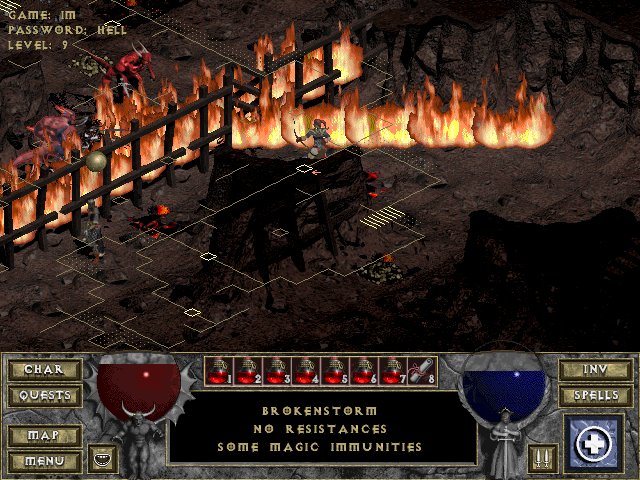The width and height of the screenshot is (640, 480).
Task: Select the current spell icon with white cross
Action: point(595,443)
